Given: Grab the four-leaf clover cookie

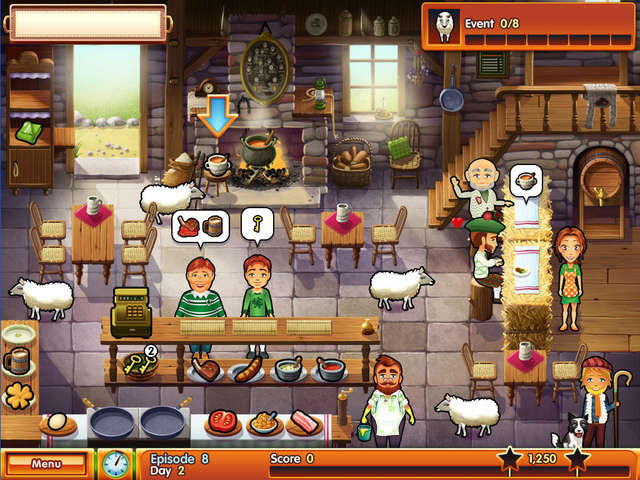Looking at the screenshot, I should pos(19,394).
